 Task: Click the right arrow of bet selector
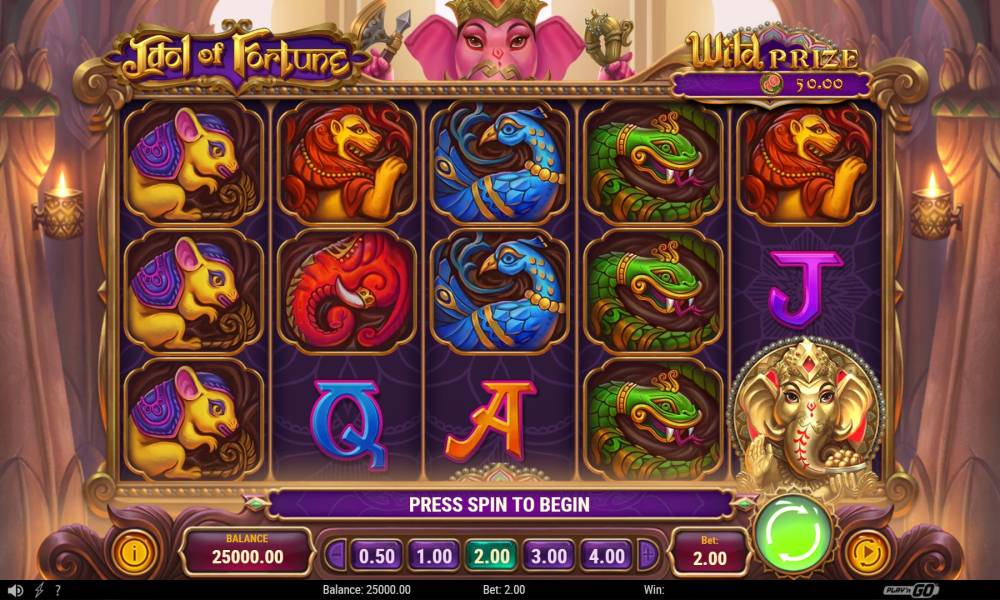point(647,555)
